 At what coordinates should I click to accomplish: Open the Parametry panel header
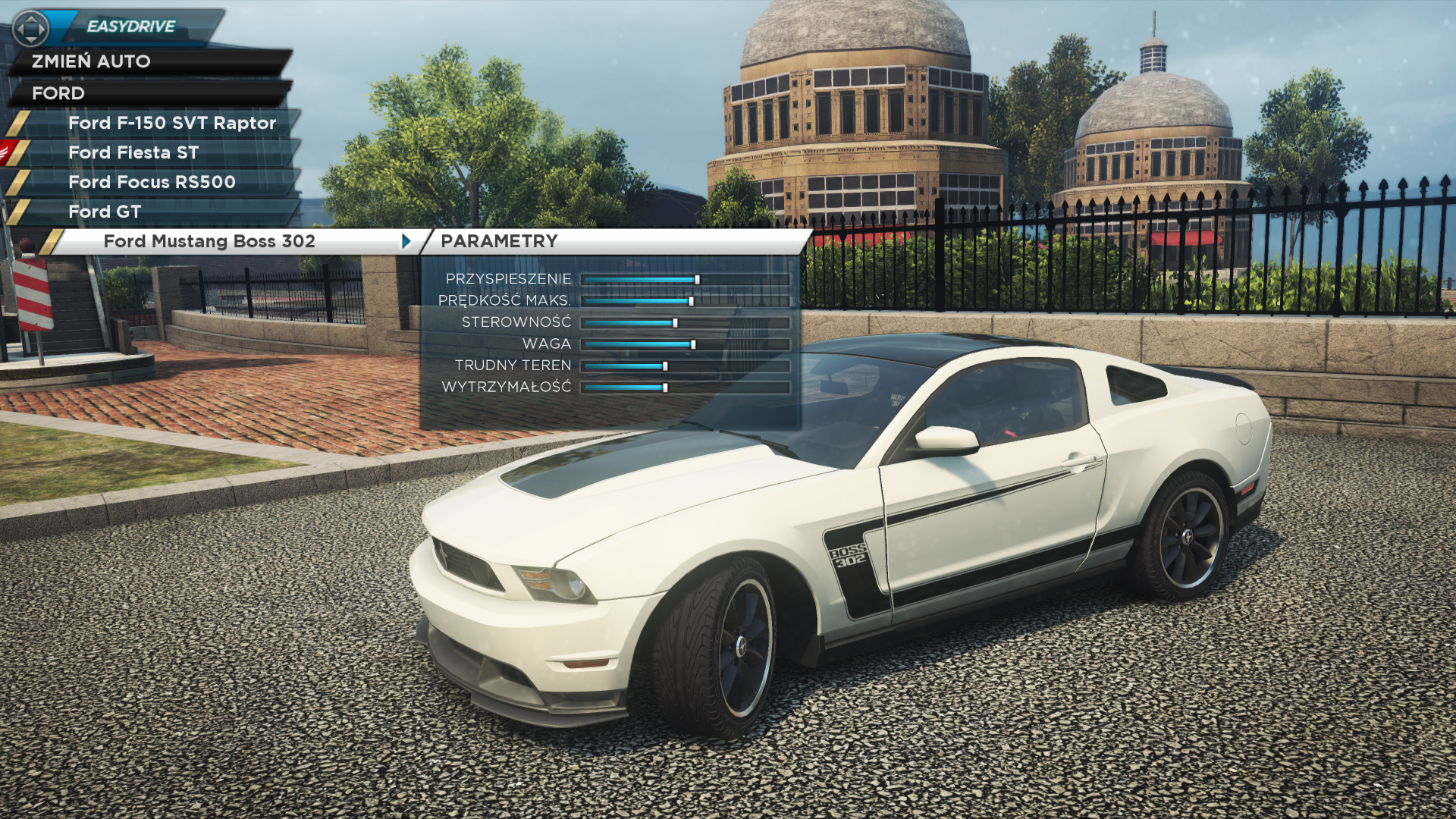(499, 241)
